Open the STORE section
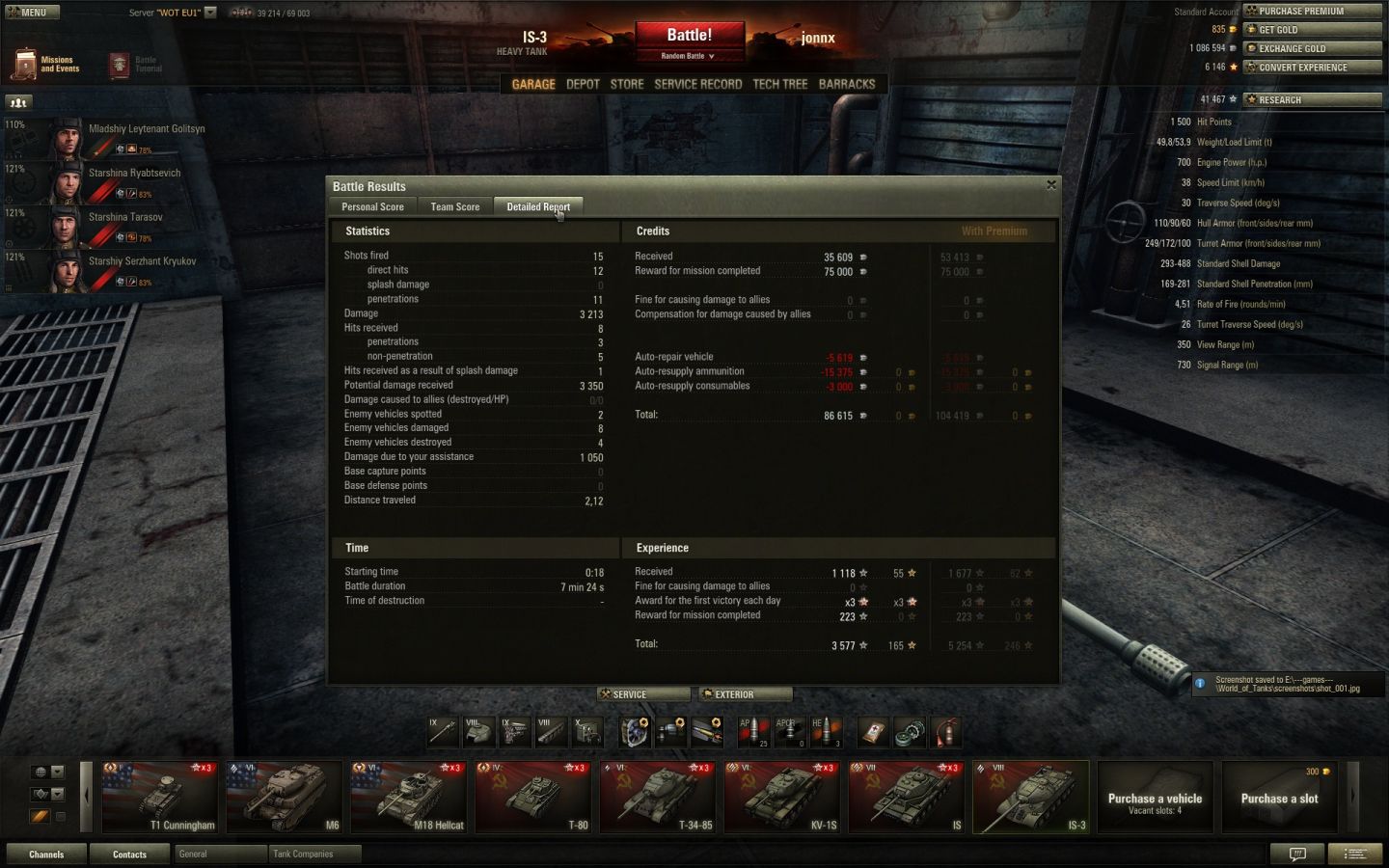 [627, 84]
